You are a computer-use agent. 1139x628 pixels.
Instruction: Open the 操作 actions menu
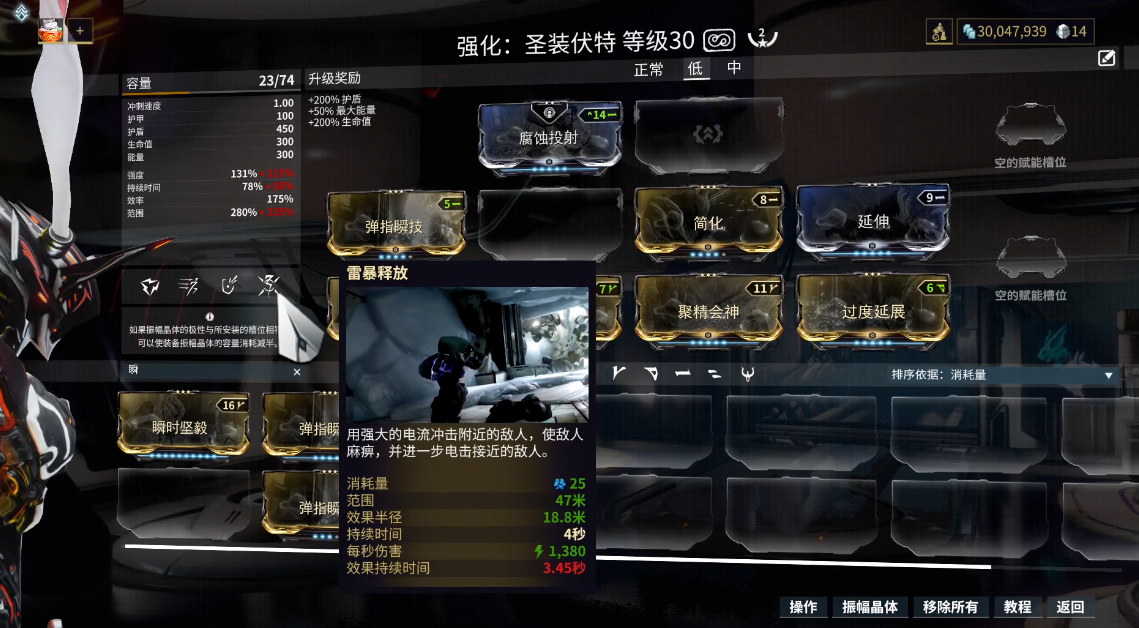click(x=803, y=607)
